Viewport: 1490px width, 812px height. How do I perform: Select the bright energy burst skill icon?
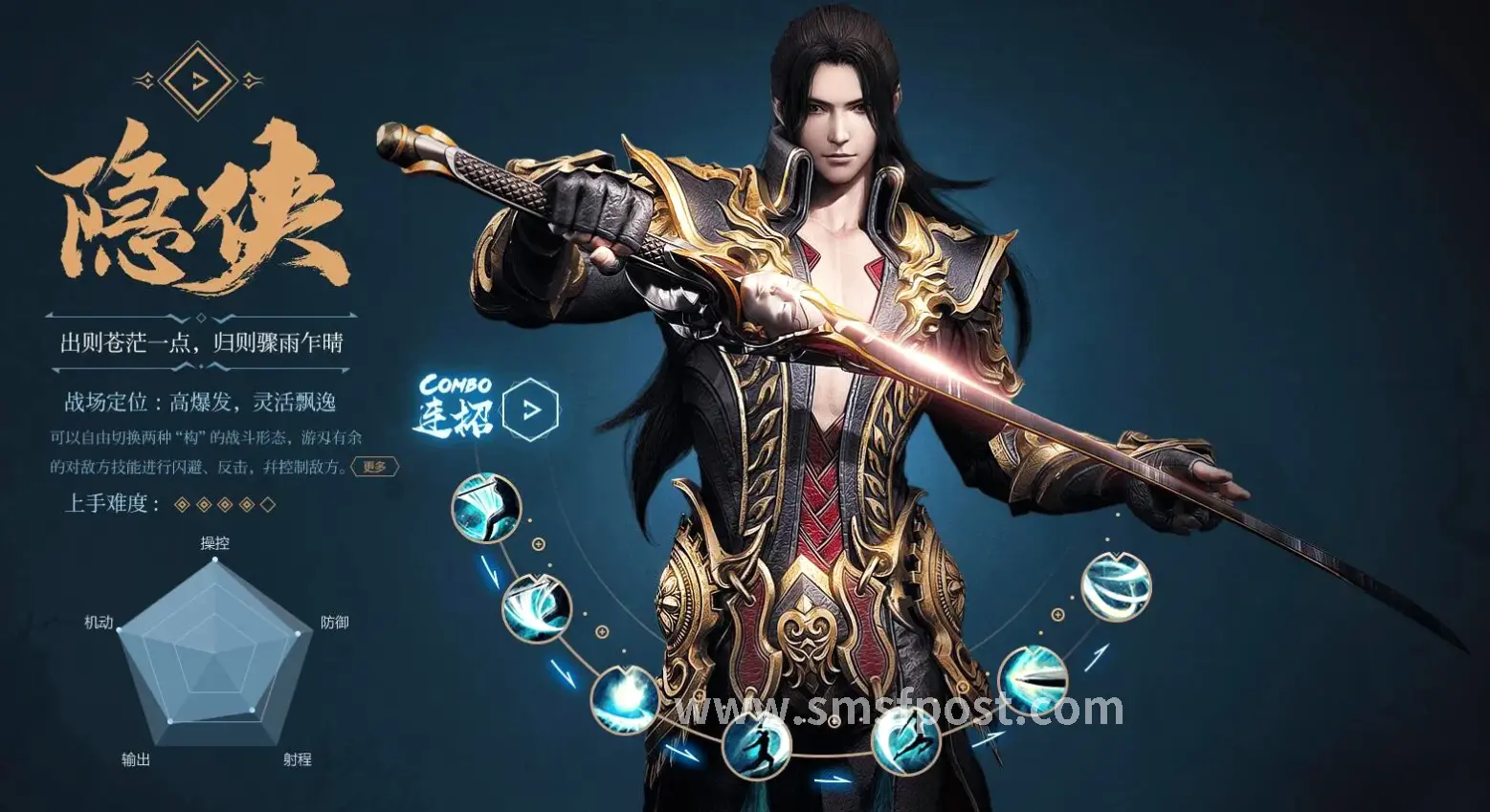click(x=624, y=699)
